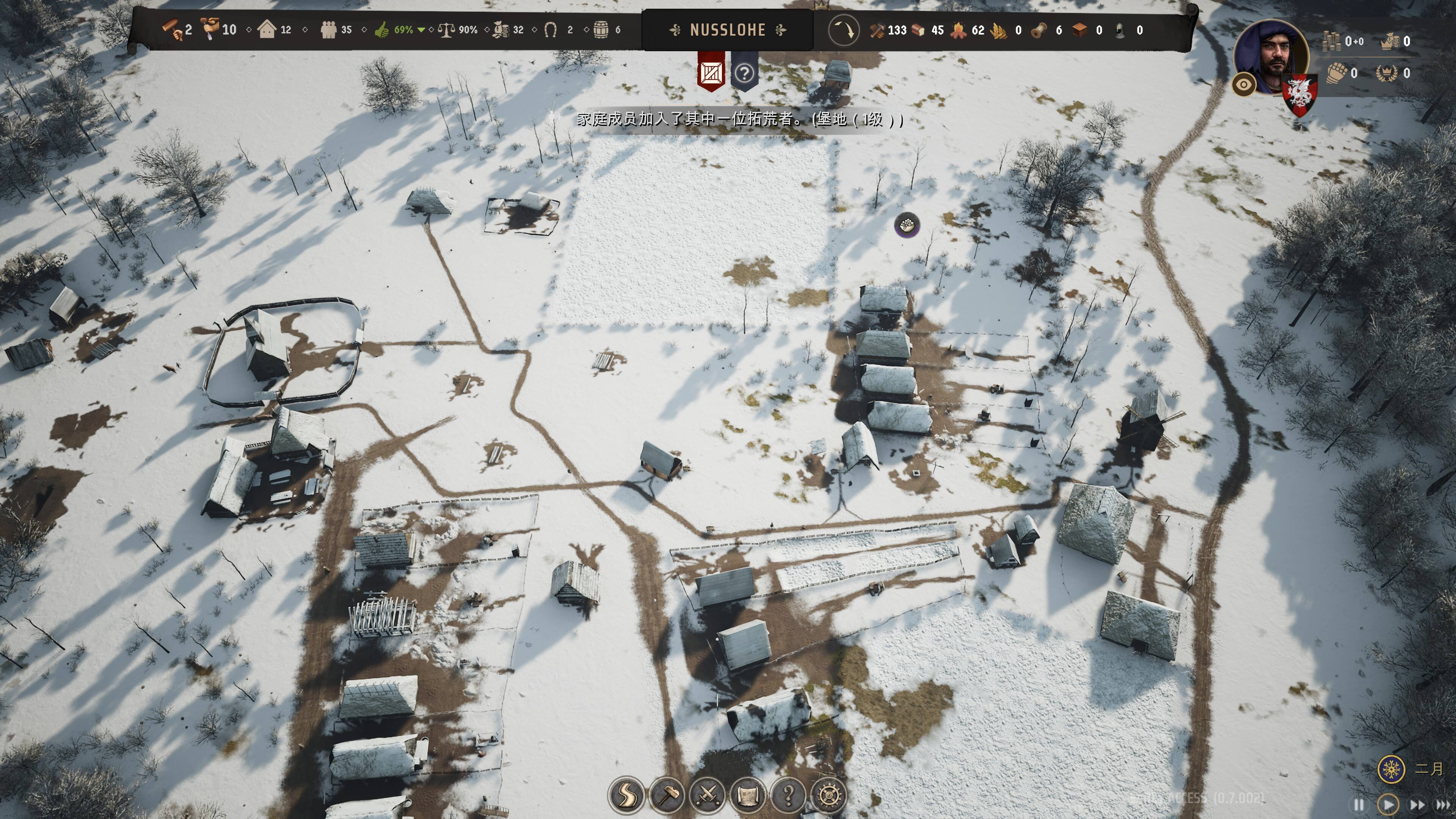Screen dimensions: 1456x819
Task: Click the red dragon coat of arms
Action: coord(1299,94)
